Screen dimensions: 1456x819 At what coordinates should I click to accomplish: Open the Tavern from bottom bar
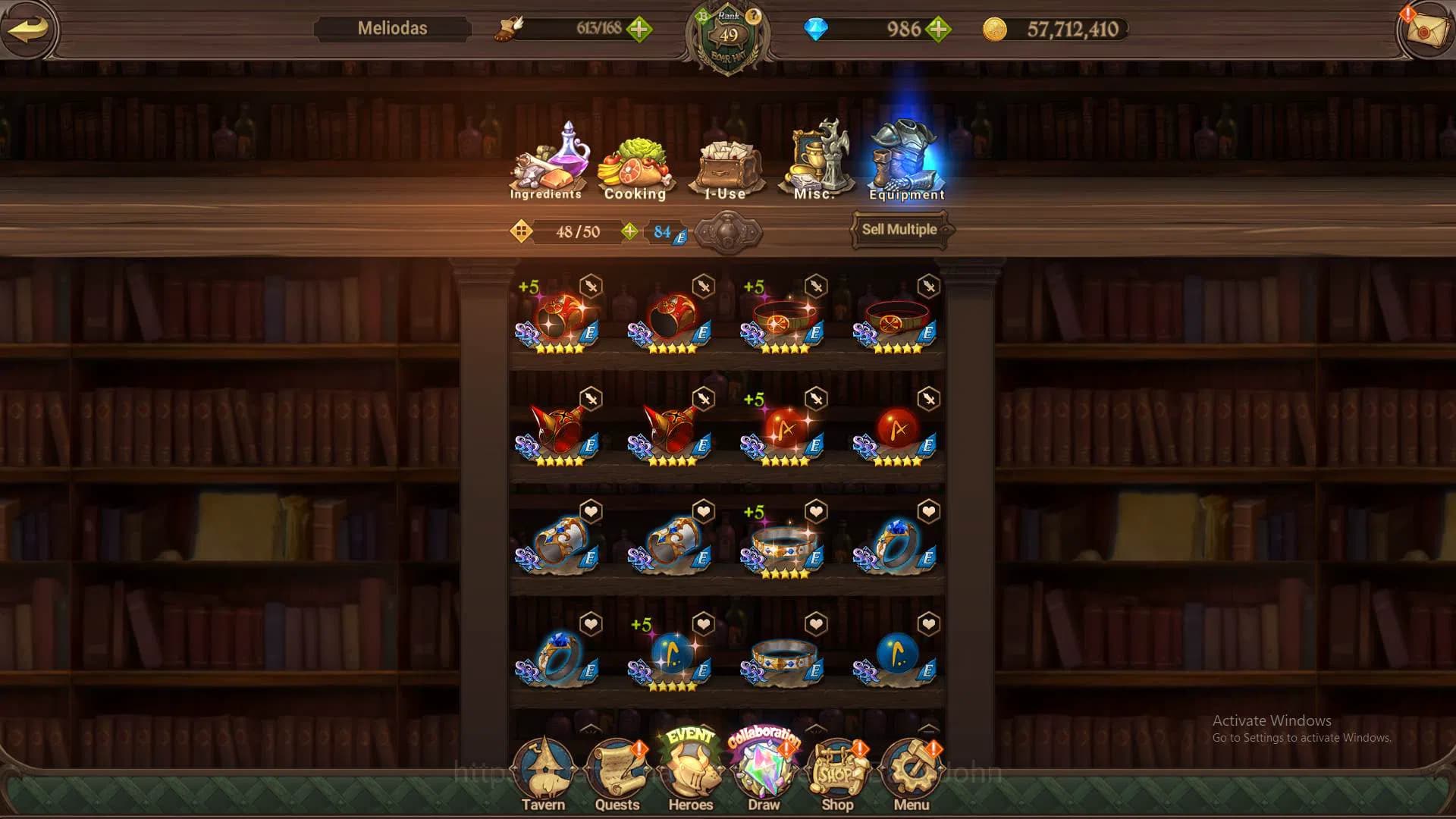(543, 775)
